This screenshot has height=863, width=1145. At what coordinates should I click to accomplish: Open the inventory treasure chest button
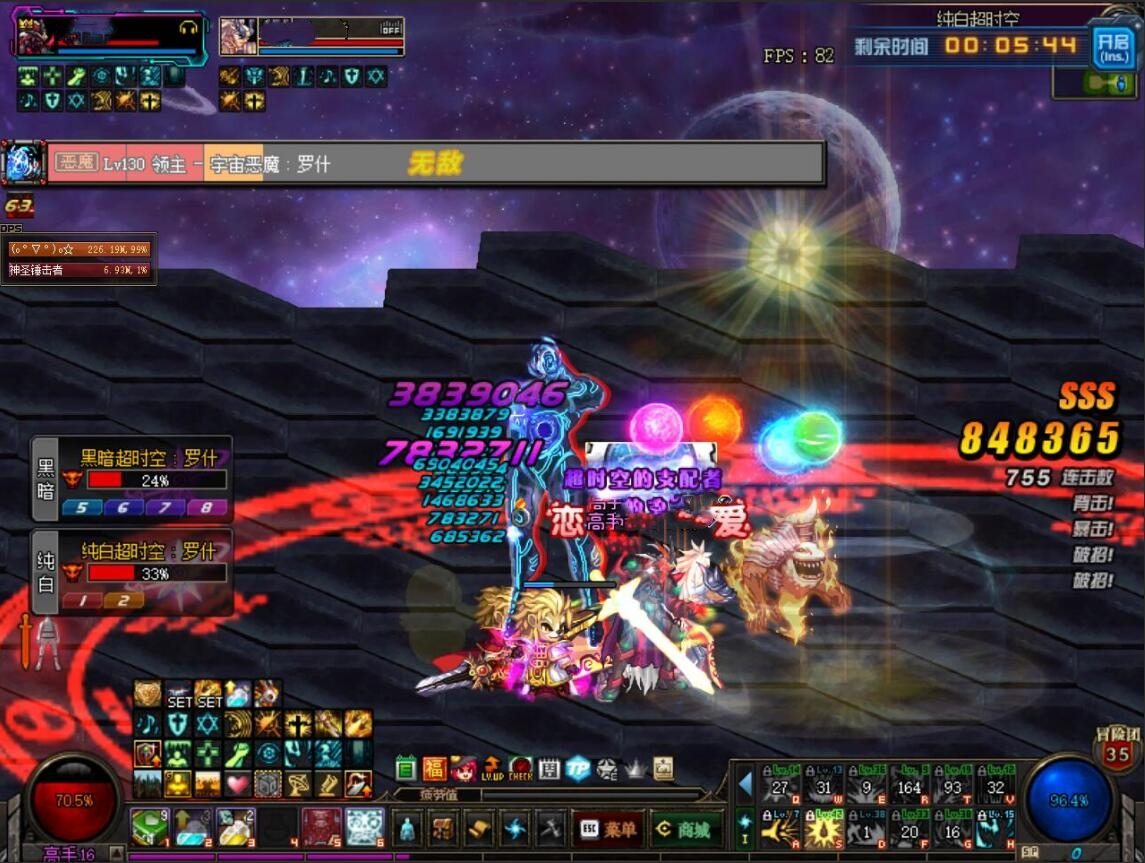click(444, 829)
